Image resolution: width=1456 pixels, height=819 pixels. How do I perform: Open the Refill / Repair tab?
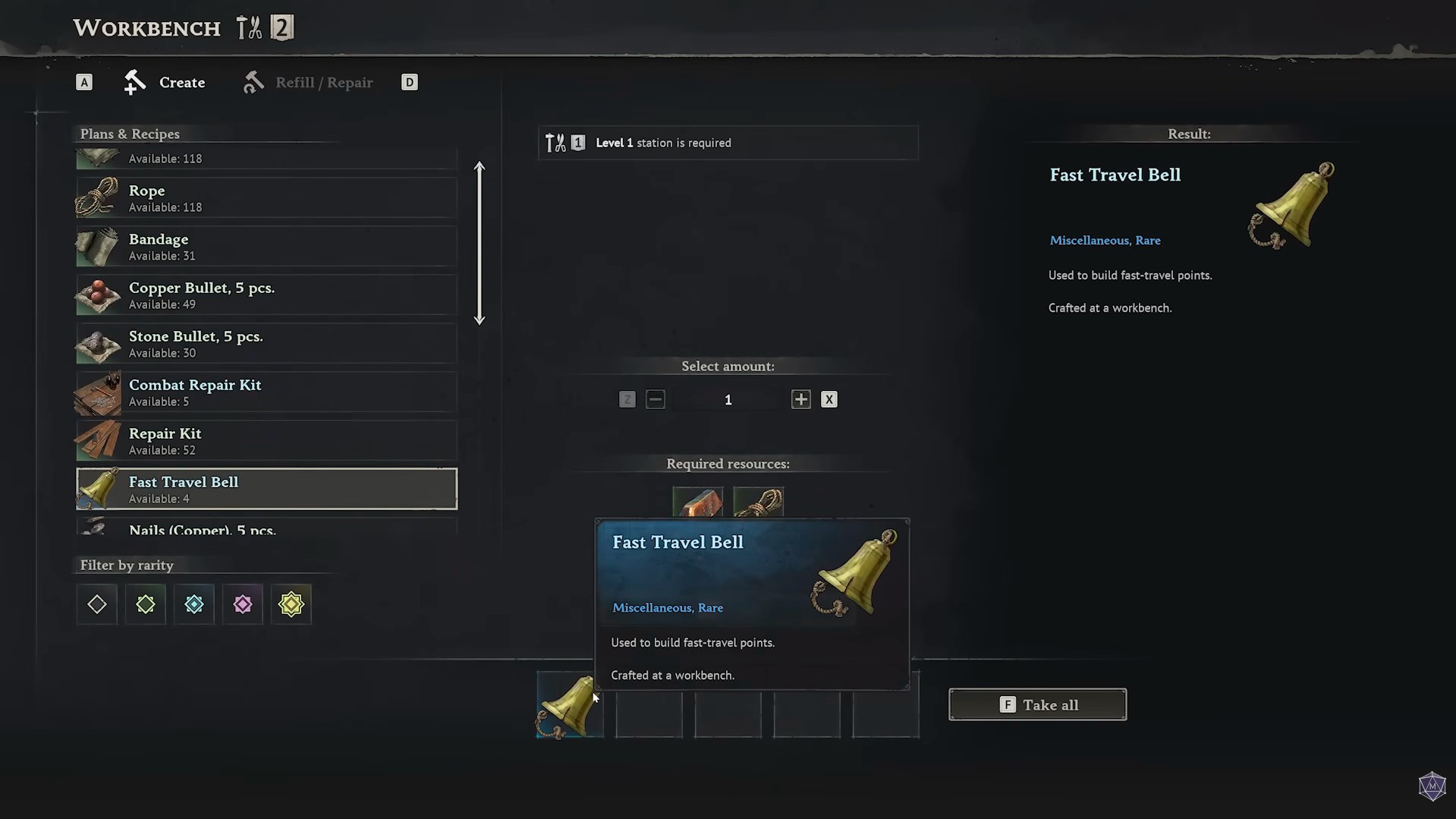coord(308,82)
